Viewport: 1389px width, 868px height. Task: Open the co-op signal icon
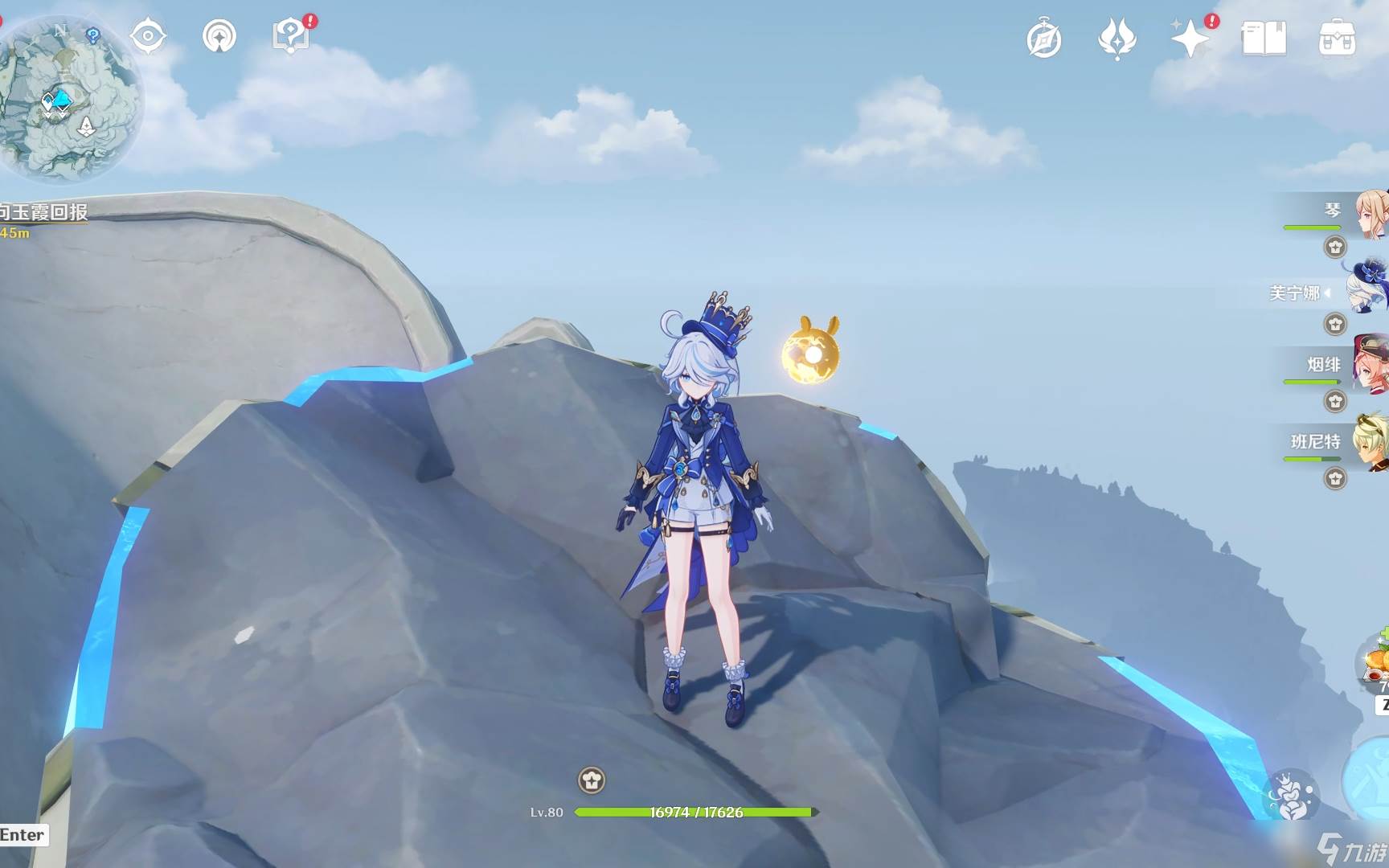(x=219, y=36)
